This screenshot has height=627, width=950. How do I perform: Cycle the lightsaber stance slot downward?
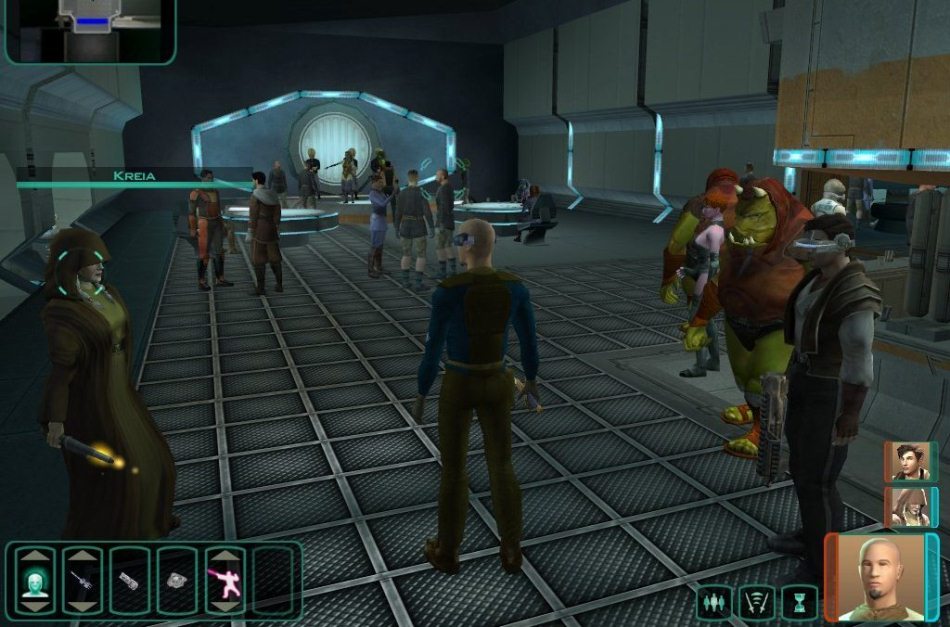[224, 606]
